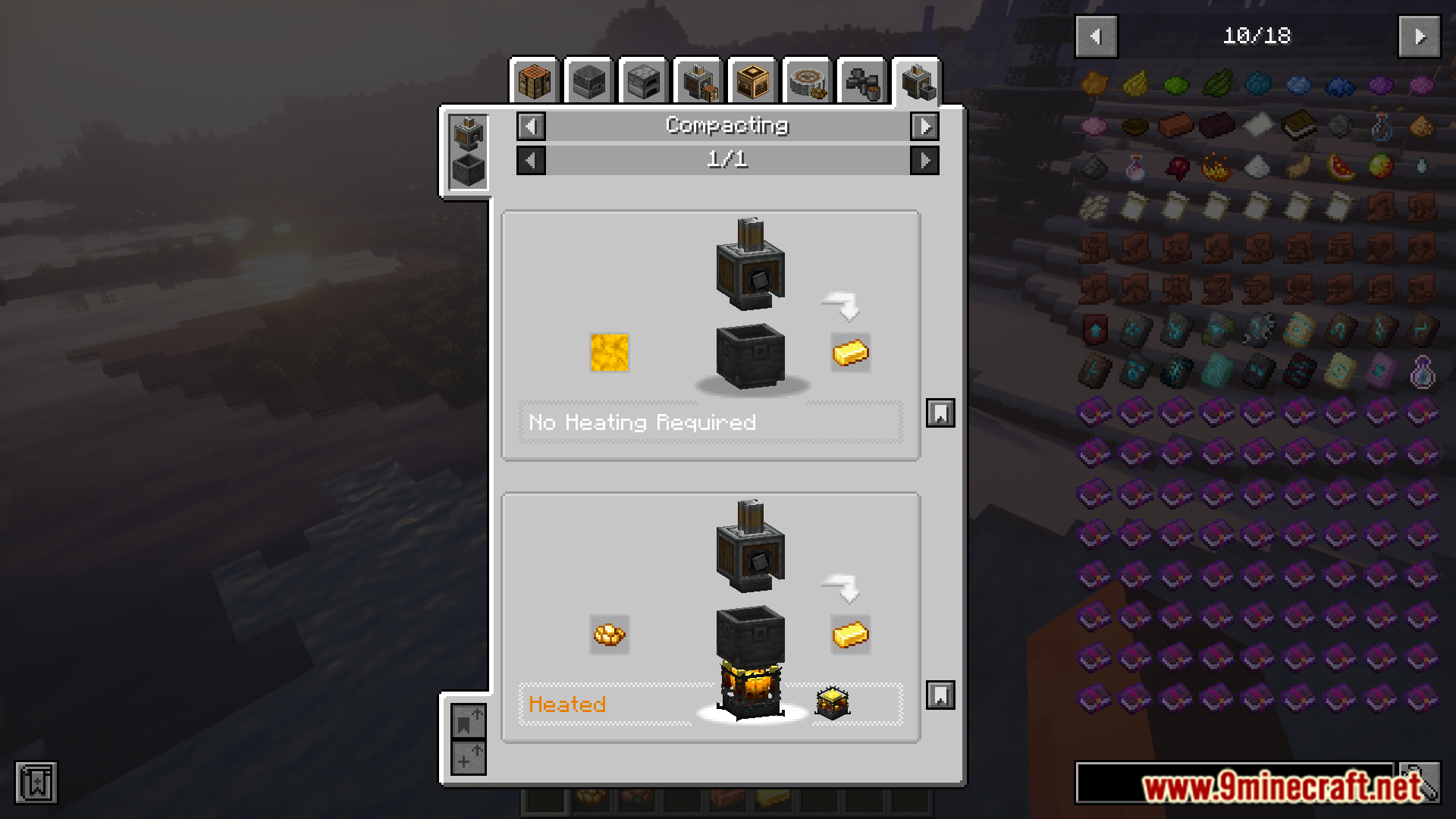The image size is (1456, 819).
Task: Select the millstone recipe tab
Action: pyautogui.click(x=807, y=82)
